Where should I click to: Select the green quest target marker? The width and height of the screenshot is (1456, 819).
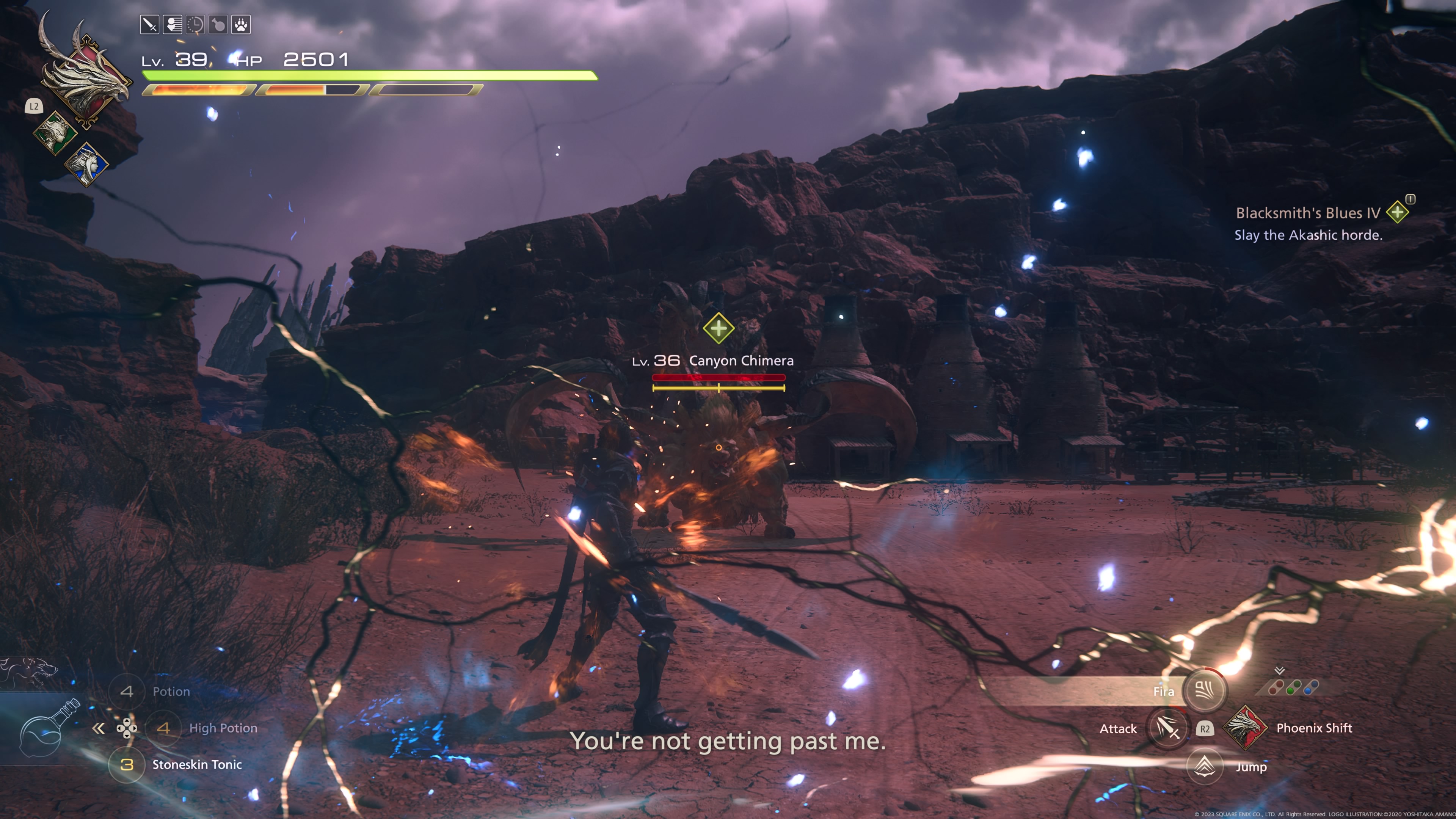point(719,328)
